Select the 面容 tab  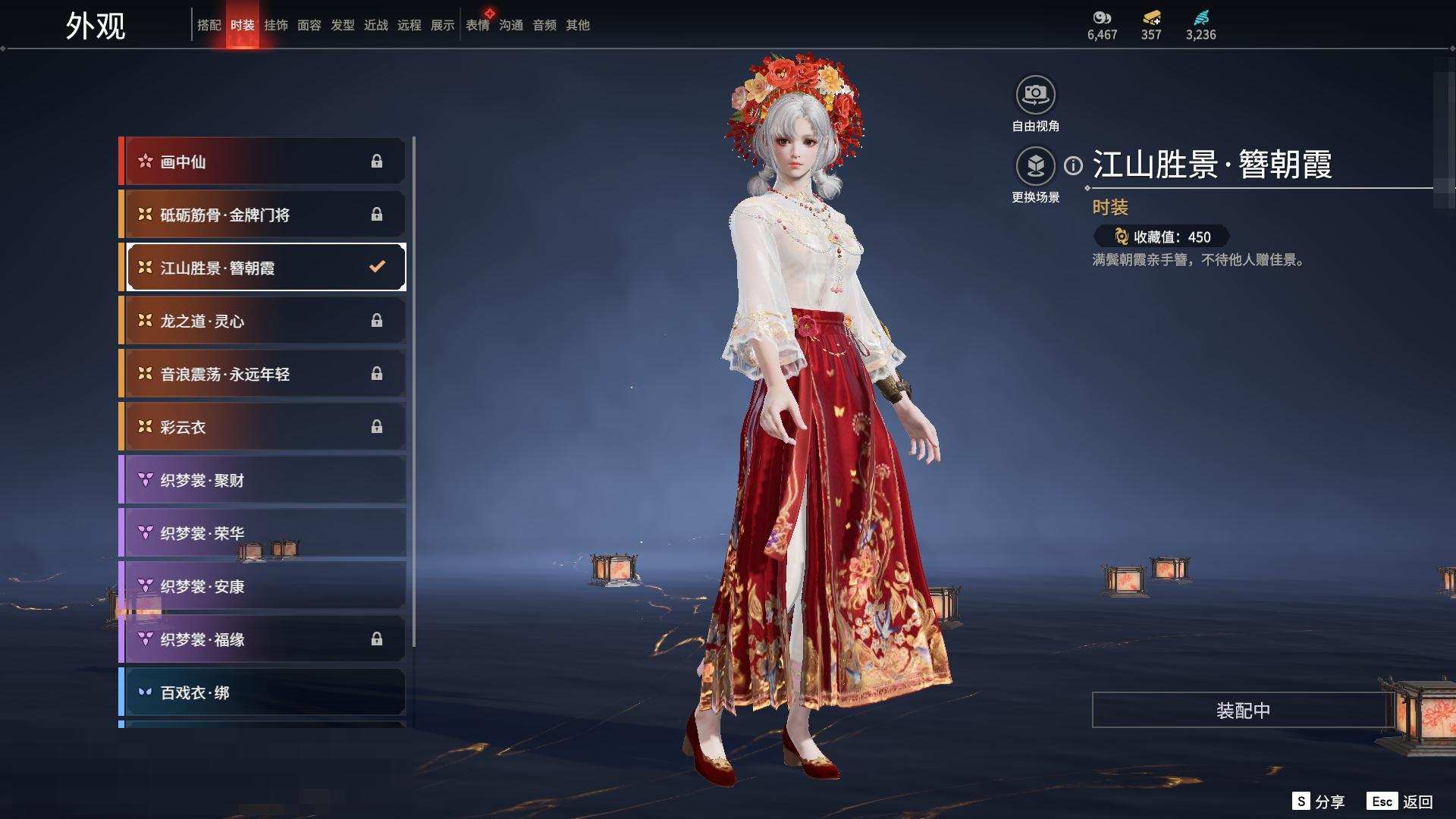click(309, 25)
